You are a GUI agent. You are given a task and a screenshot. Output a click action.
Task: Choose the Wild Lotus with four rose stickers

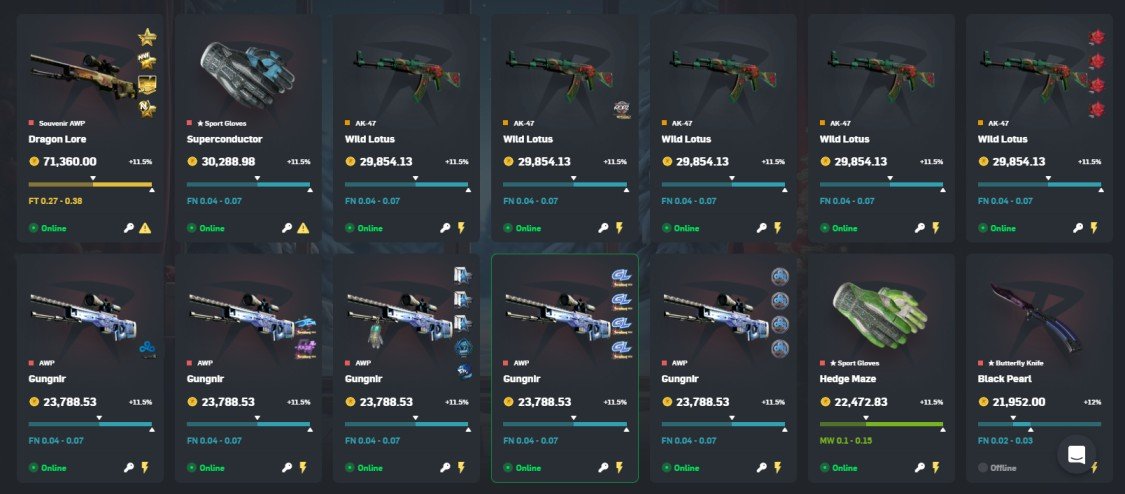(x=1040, y=120)
